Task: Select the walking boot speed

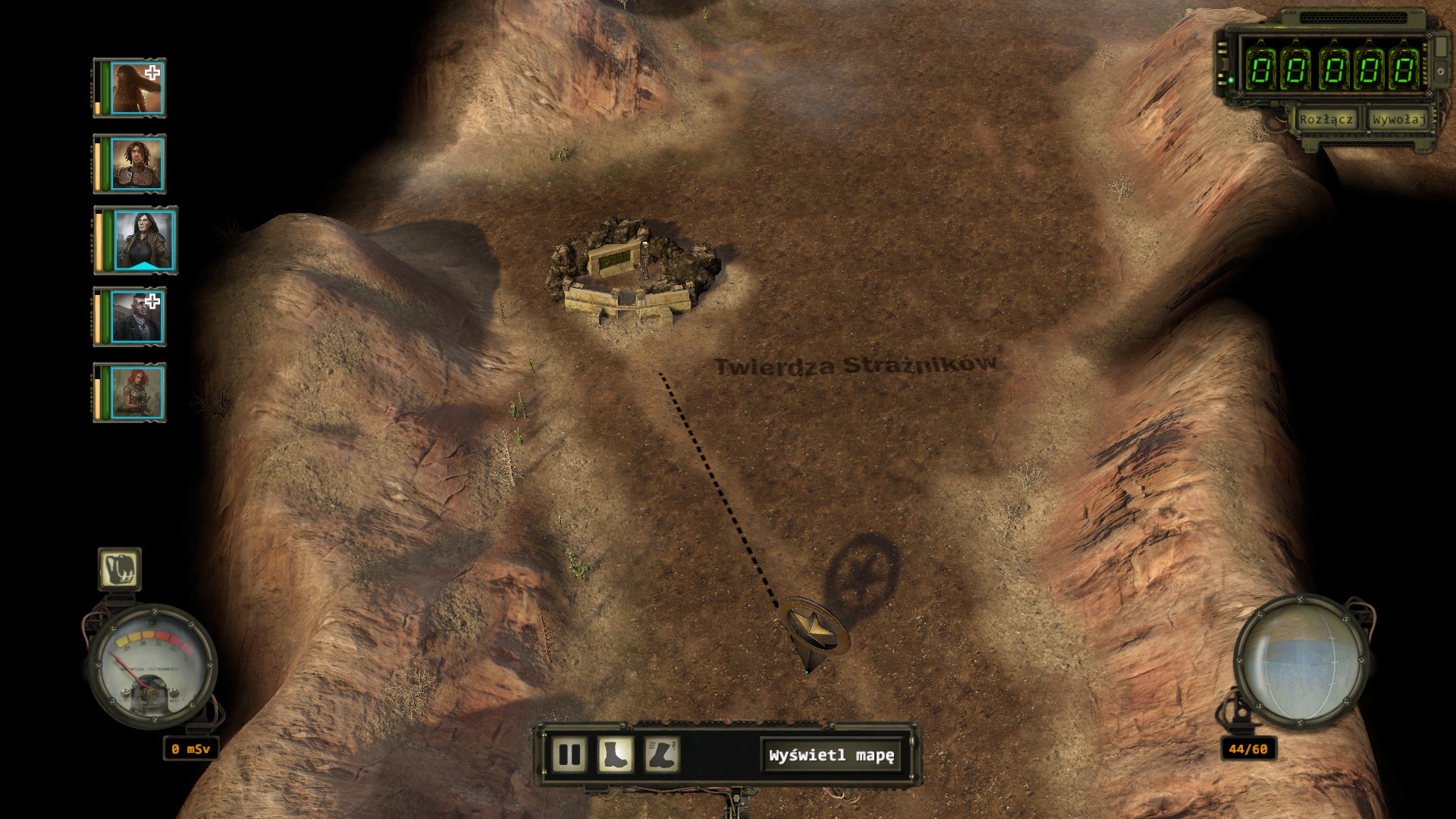Action: [615, 755]
